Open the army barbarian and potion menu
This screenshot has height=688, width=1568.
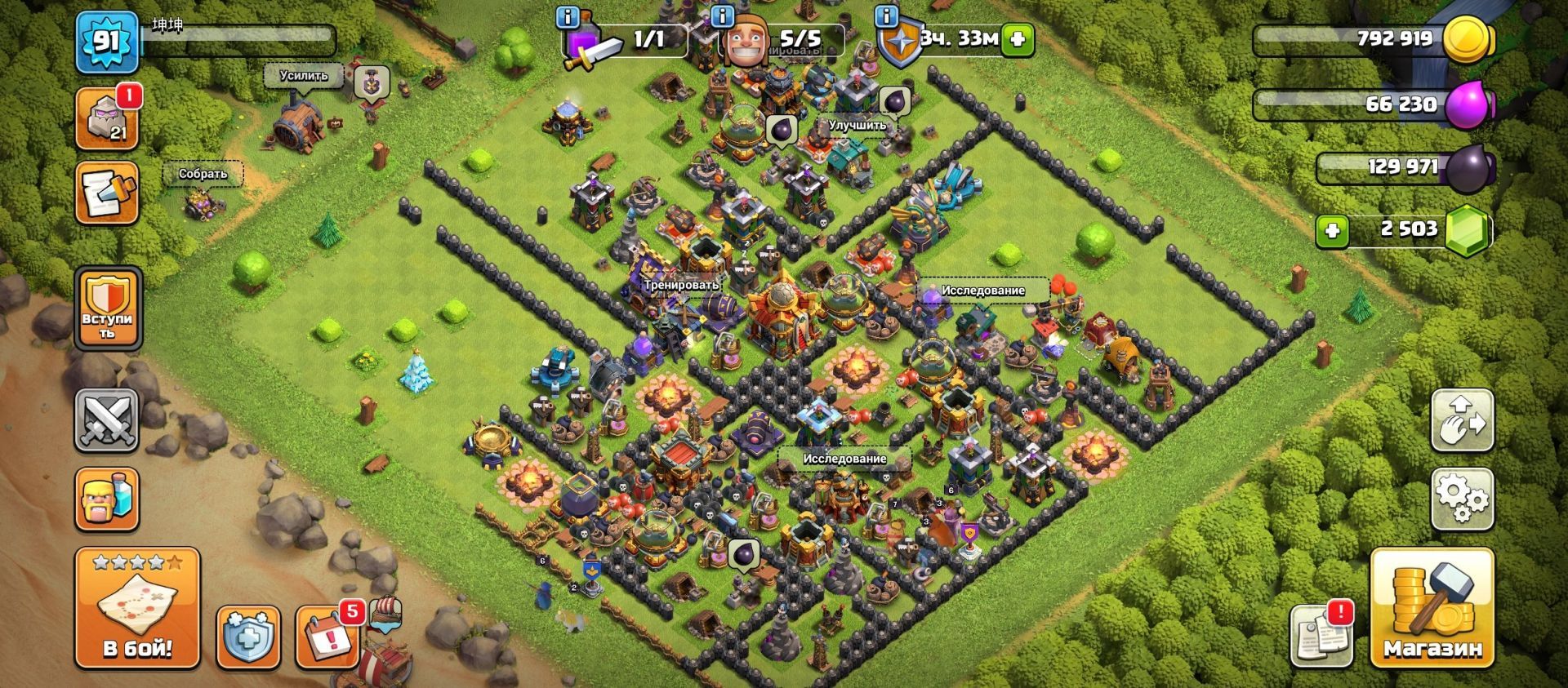coord(107,499)
